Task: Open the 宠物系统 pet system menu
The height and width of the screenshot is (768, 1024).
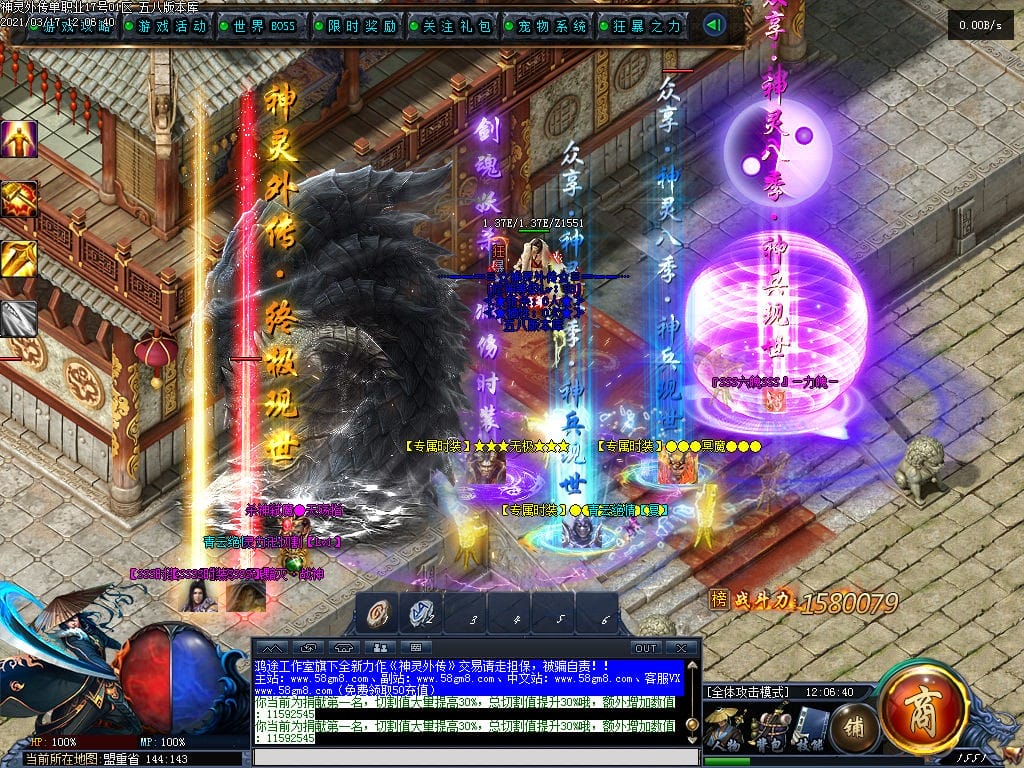Action: 549,26
